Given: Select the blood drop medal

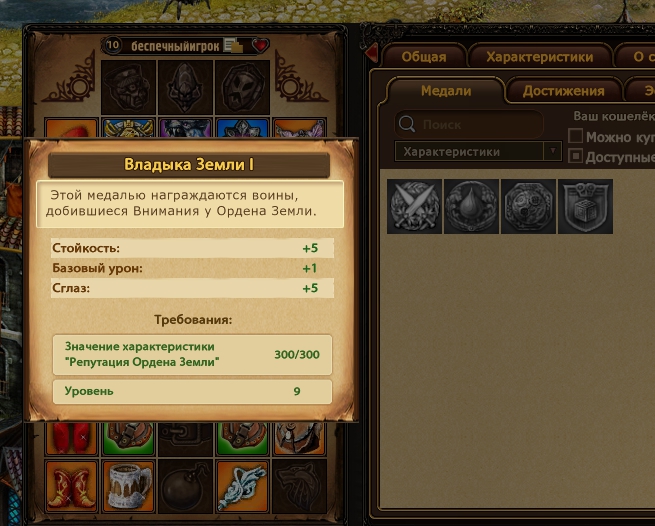Looking at the screenshot, I should point(472,206).
